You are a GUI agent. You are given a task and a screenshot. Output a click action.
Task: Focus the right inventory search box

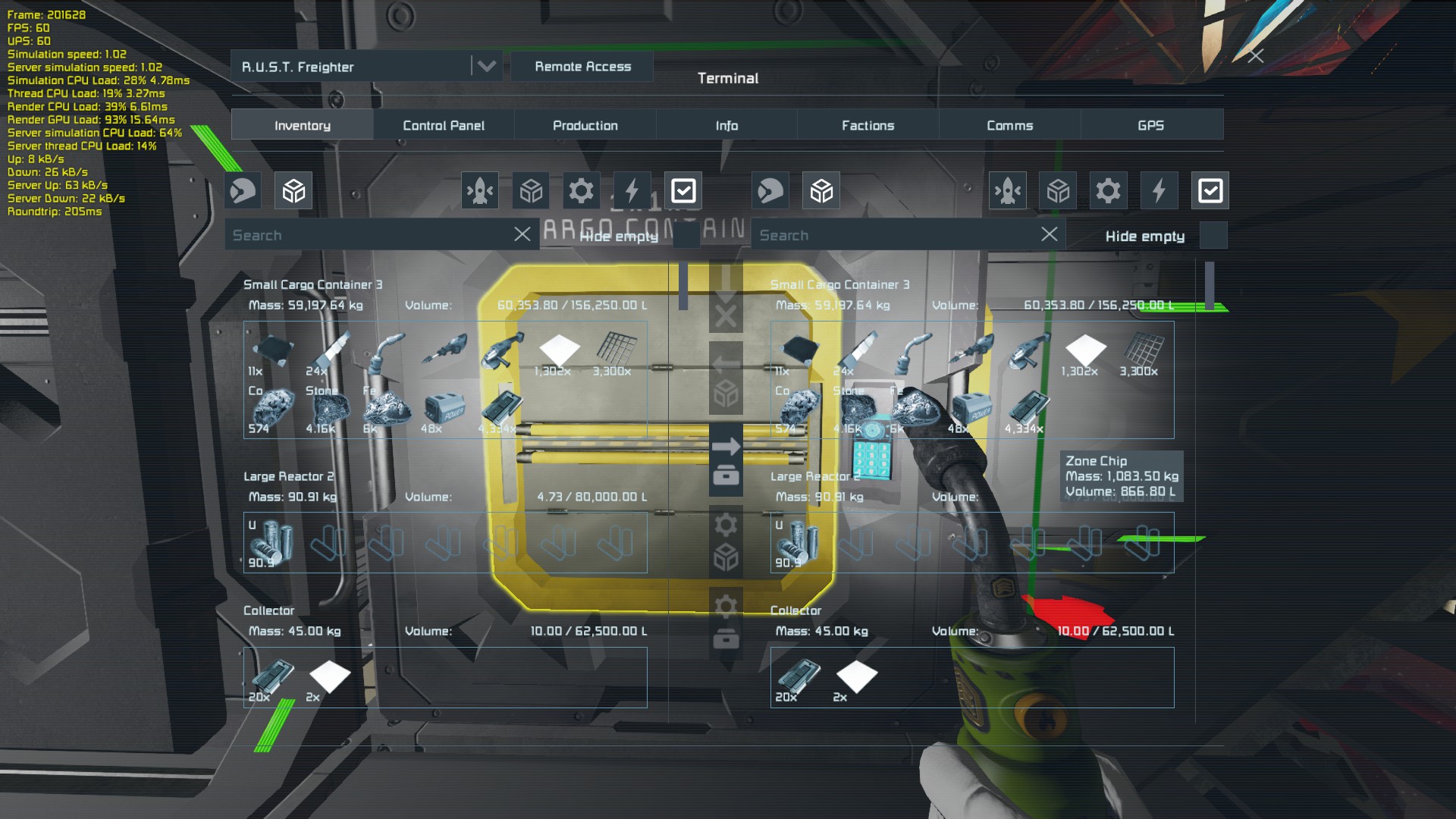click(895, 235)
